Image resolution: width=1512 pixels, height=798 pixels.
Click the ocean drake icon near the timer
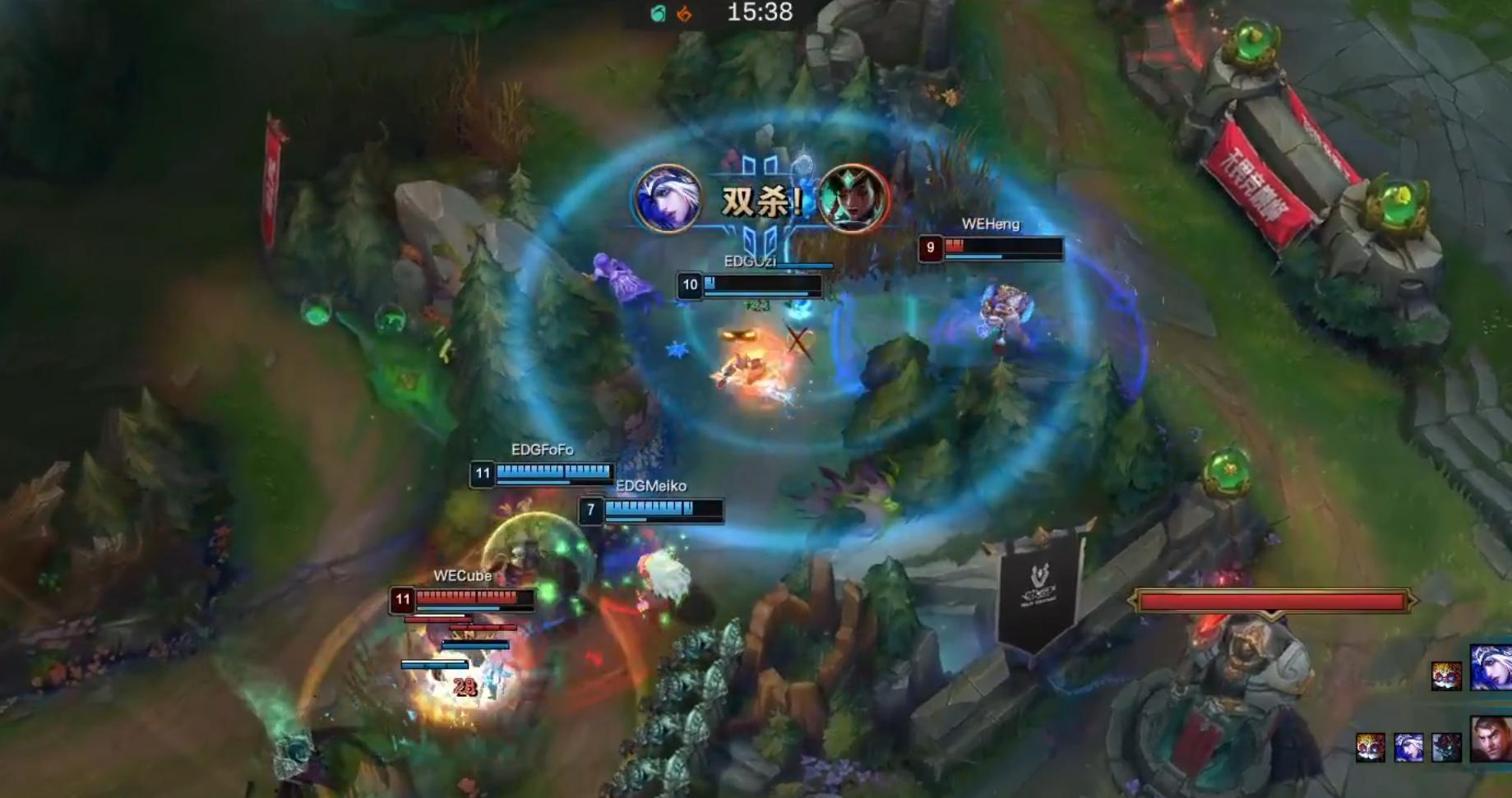coord(659,13)
